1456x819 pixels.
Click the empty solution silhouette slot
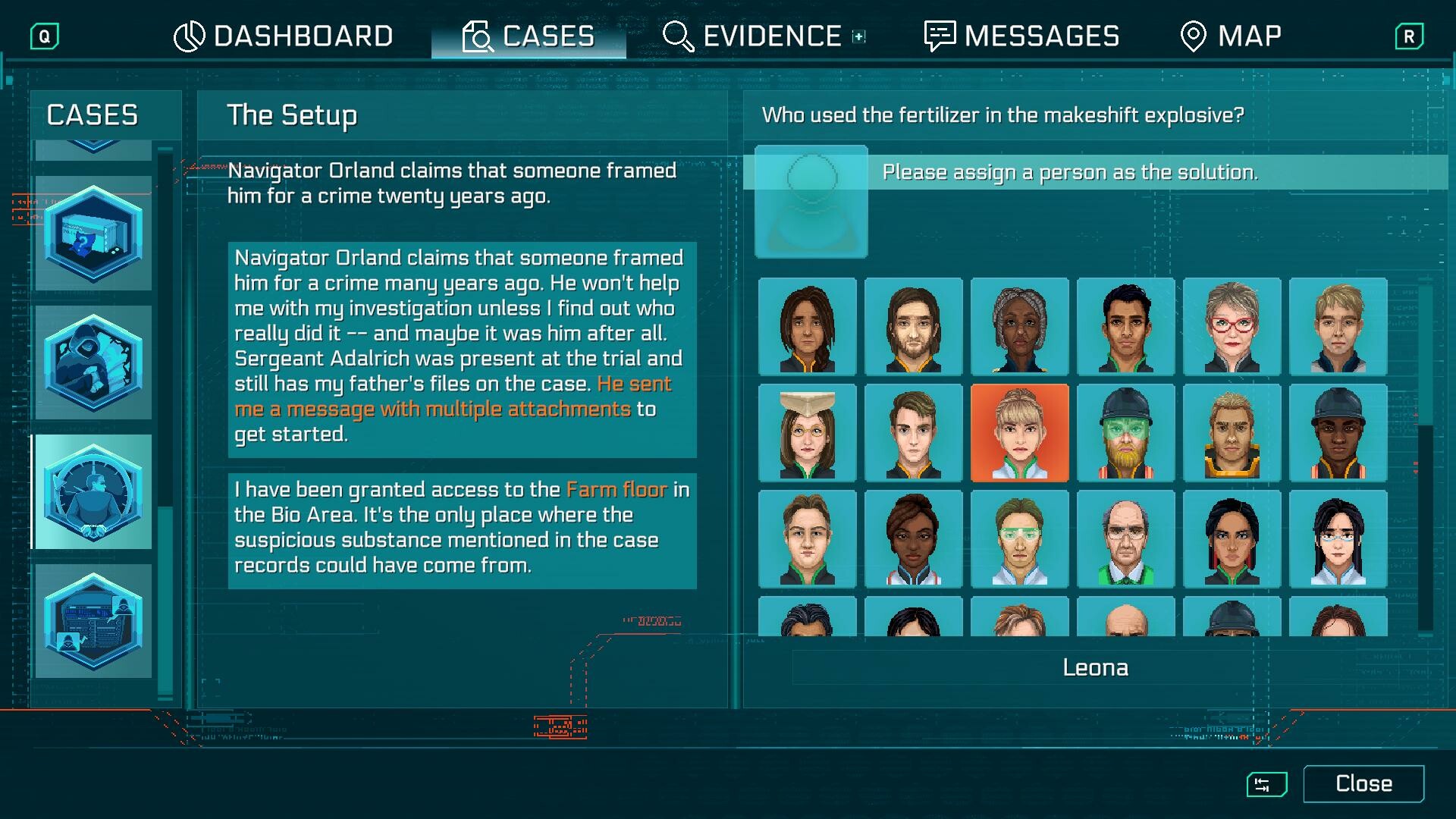point(810,202)
